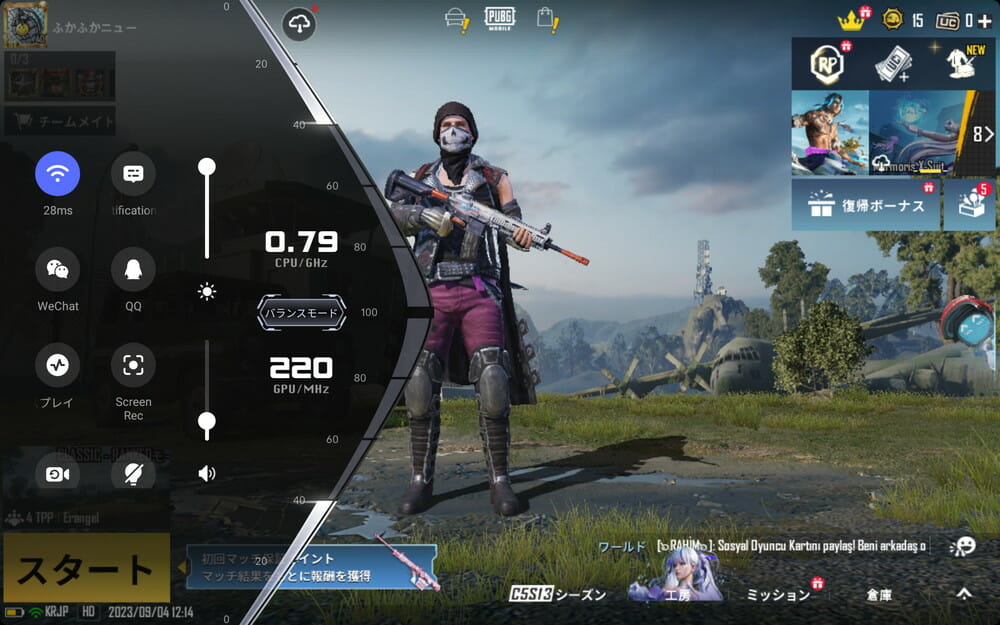This screenshot has height=625, width=1000.
Task: Open the inventory warehouse menu
Action: pyautogui.click(x=879, y=594)
